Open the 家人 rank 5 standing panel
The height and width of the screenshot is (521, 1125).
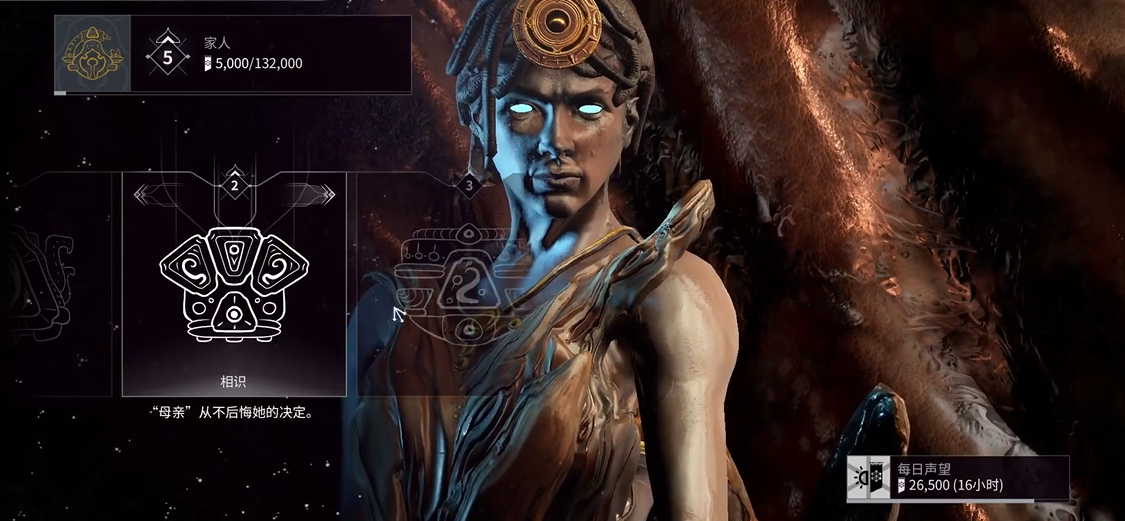[x=270, y=55]
